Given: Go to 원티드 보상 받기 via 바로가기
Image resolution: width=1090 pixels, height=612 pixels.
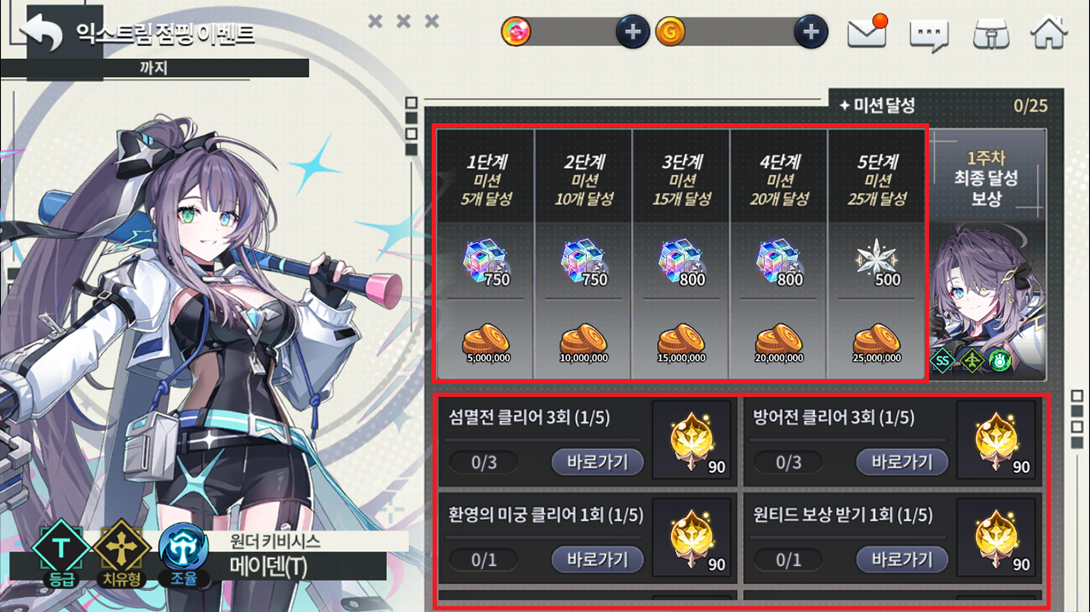Looking at the screenshot, I should [x=901, y=559].
